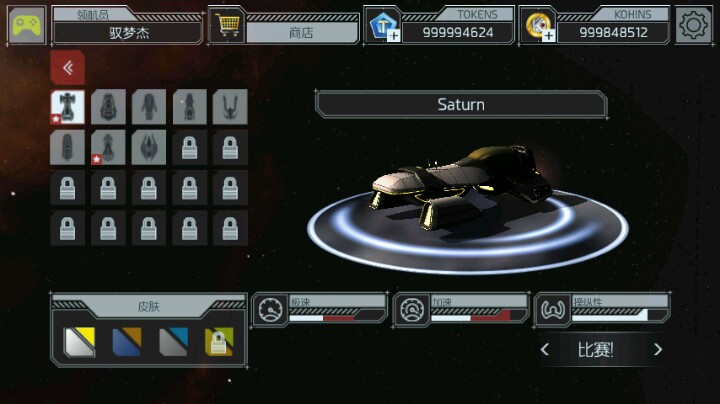720x404 pixels.
Task: Go to next option with right arrow
Action: pyautogui.click(x=657, y=349)
